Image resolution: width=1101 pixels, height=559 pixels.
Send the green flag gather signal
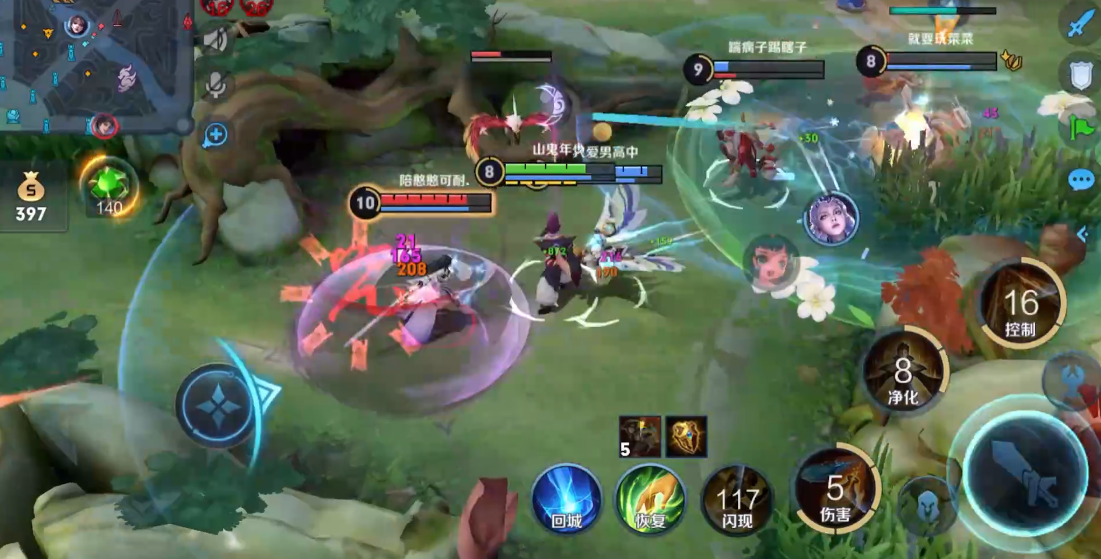(x=1081, y=127)
